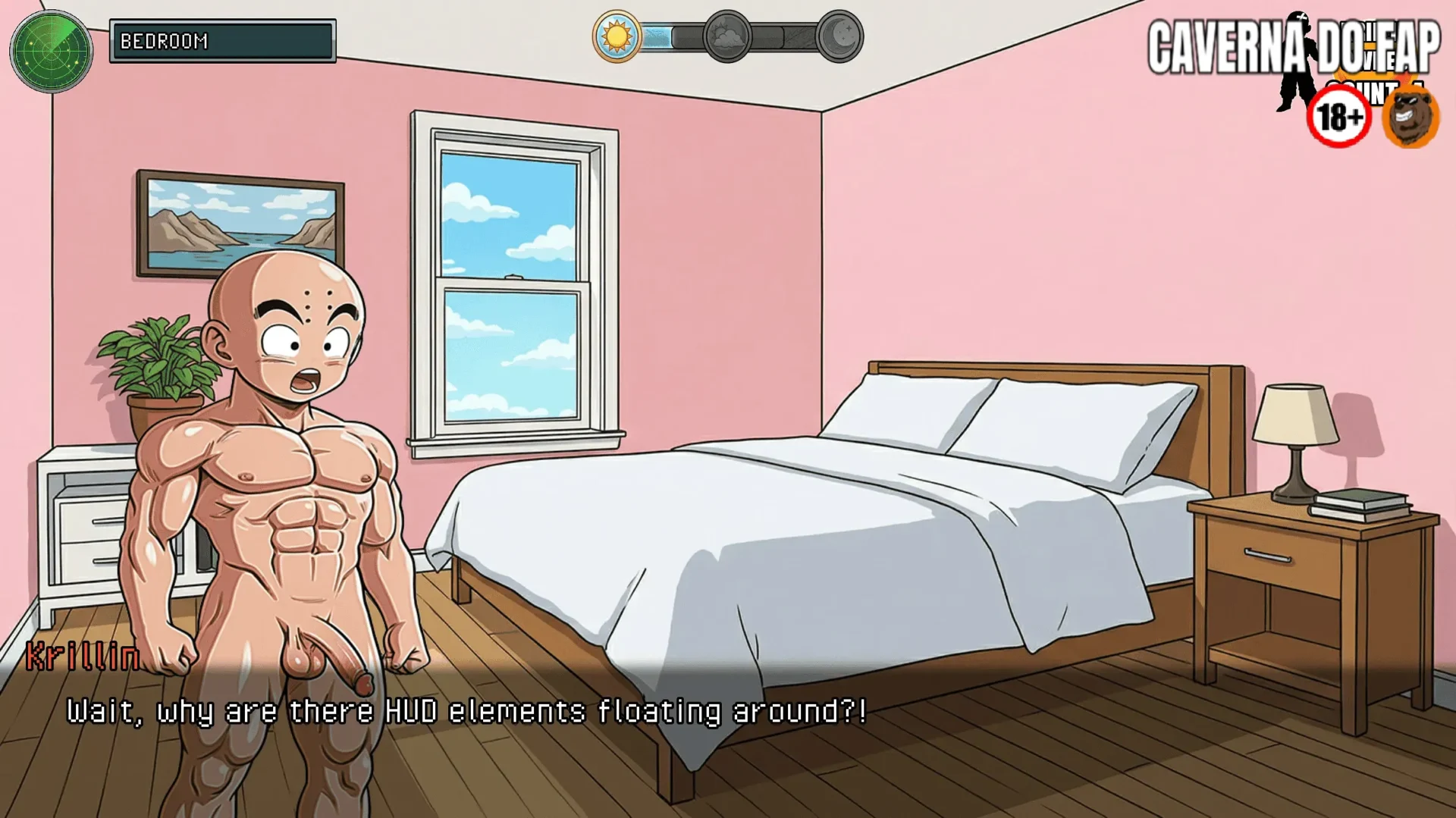Click the Caverna do Fap watermark logo
The image size is (1456, 818).
1292,49
